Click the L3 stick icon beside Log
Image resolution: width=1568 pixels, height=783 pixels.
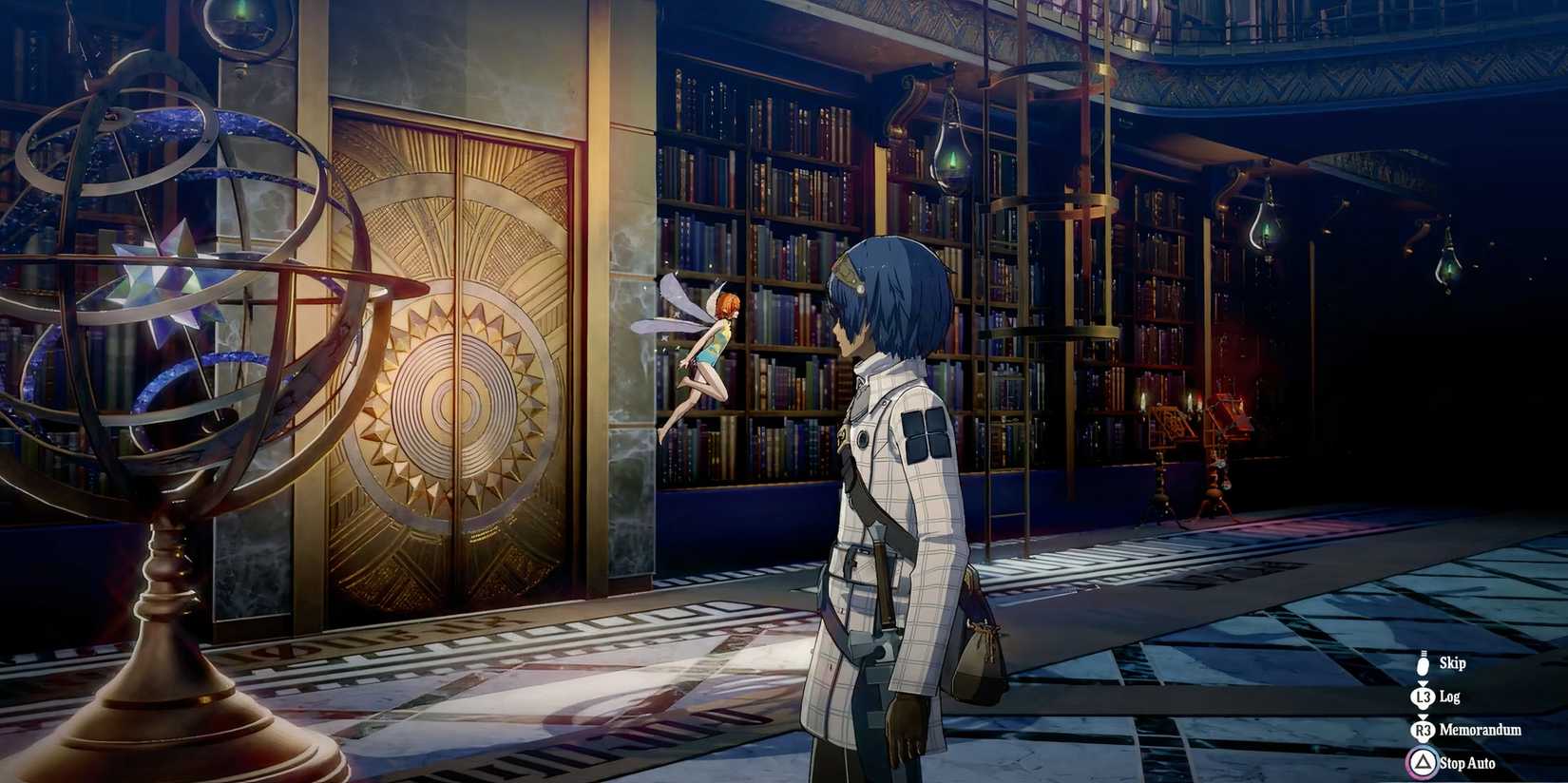(x=1423, y=697)
